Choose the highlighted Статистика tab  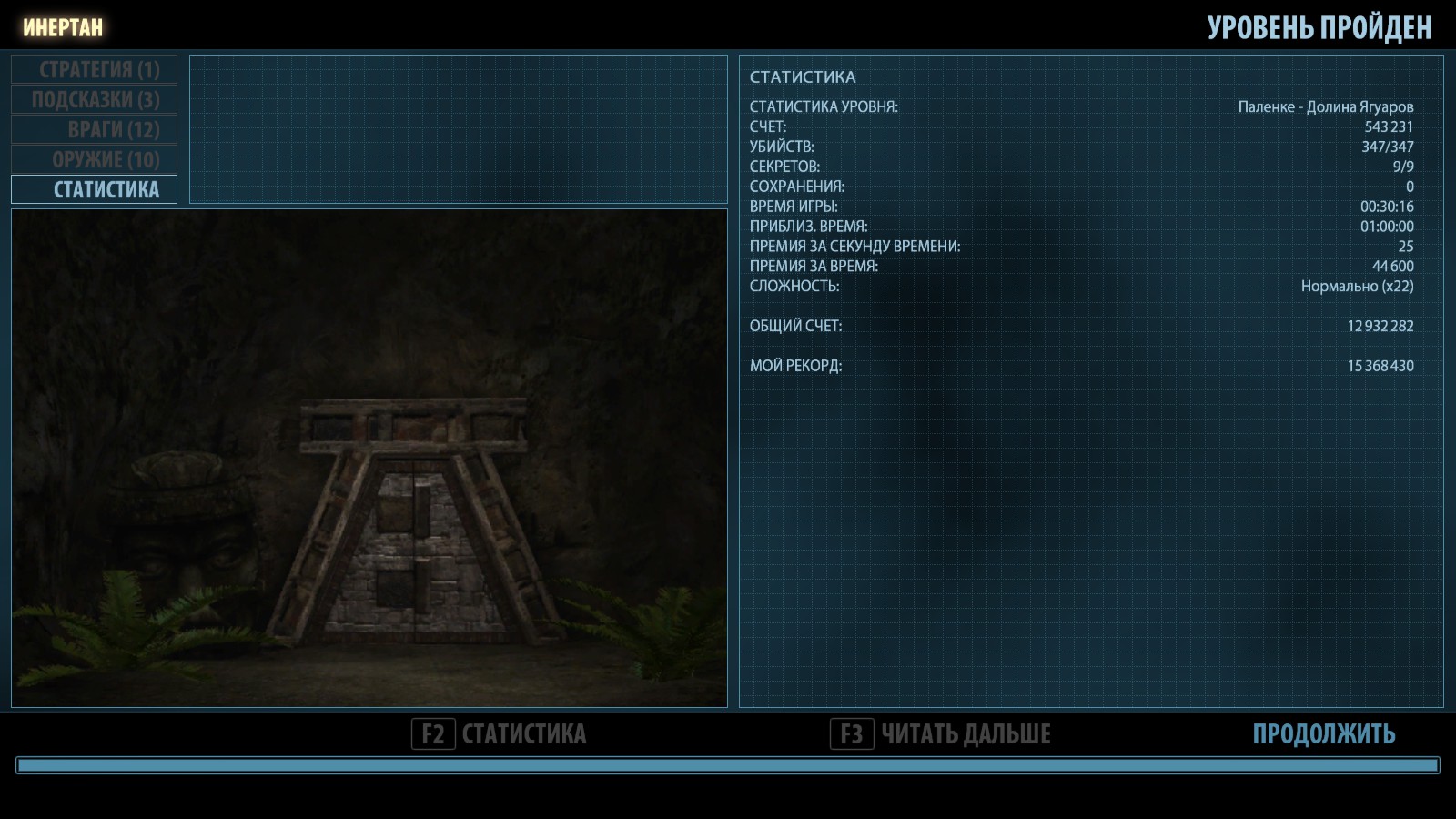95,189
